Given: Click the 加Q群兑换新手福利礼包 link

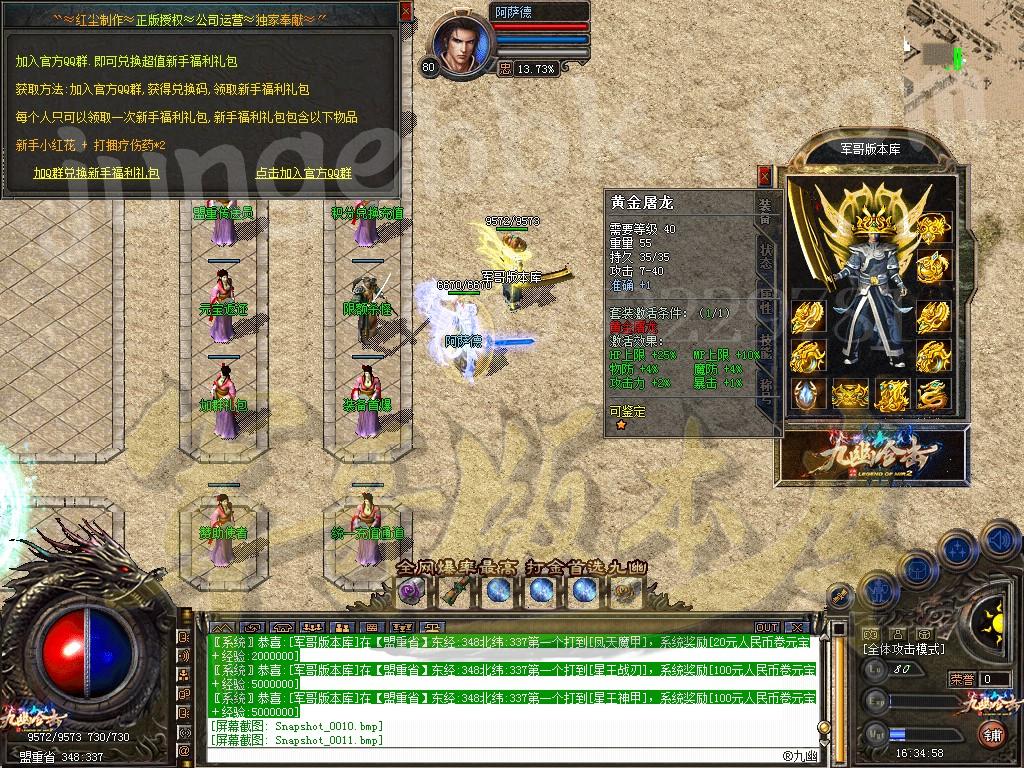Looking at the screenshot, I should pyautogui.click(x=95, y=172).
